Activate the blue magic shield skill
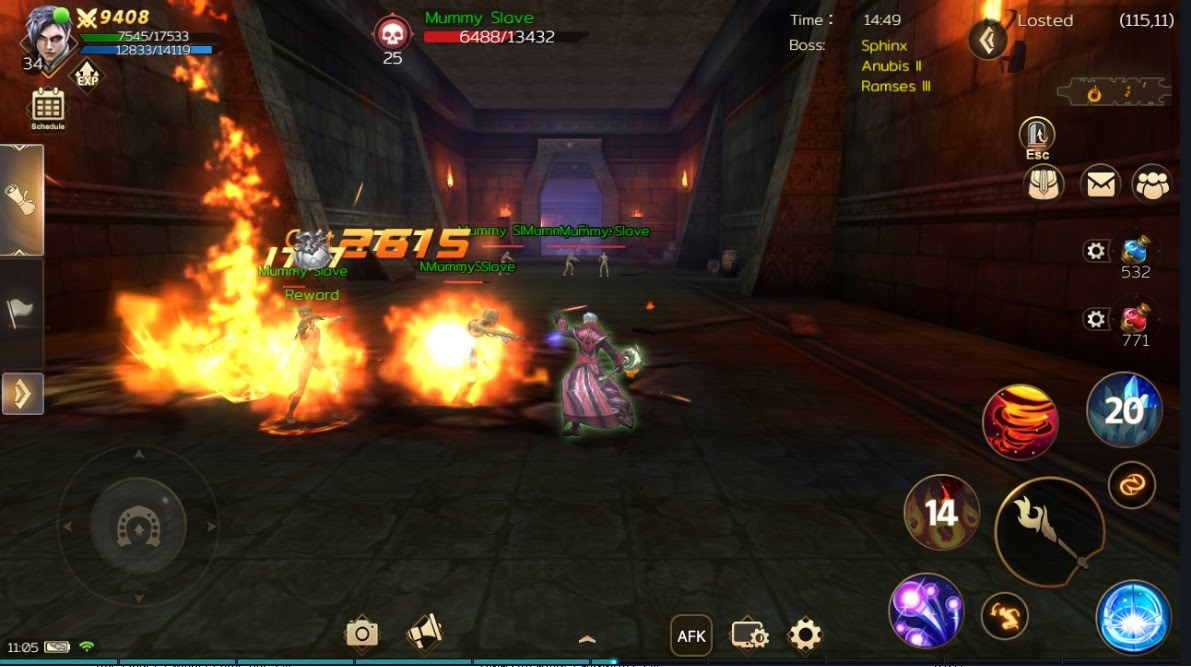Image resolution: width=1191 pixels, height=667 pixels. [1133, 617]
